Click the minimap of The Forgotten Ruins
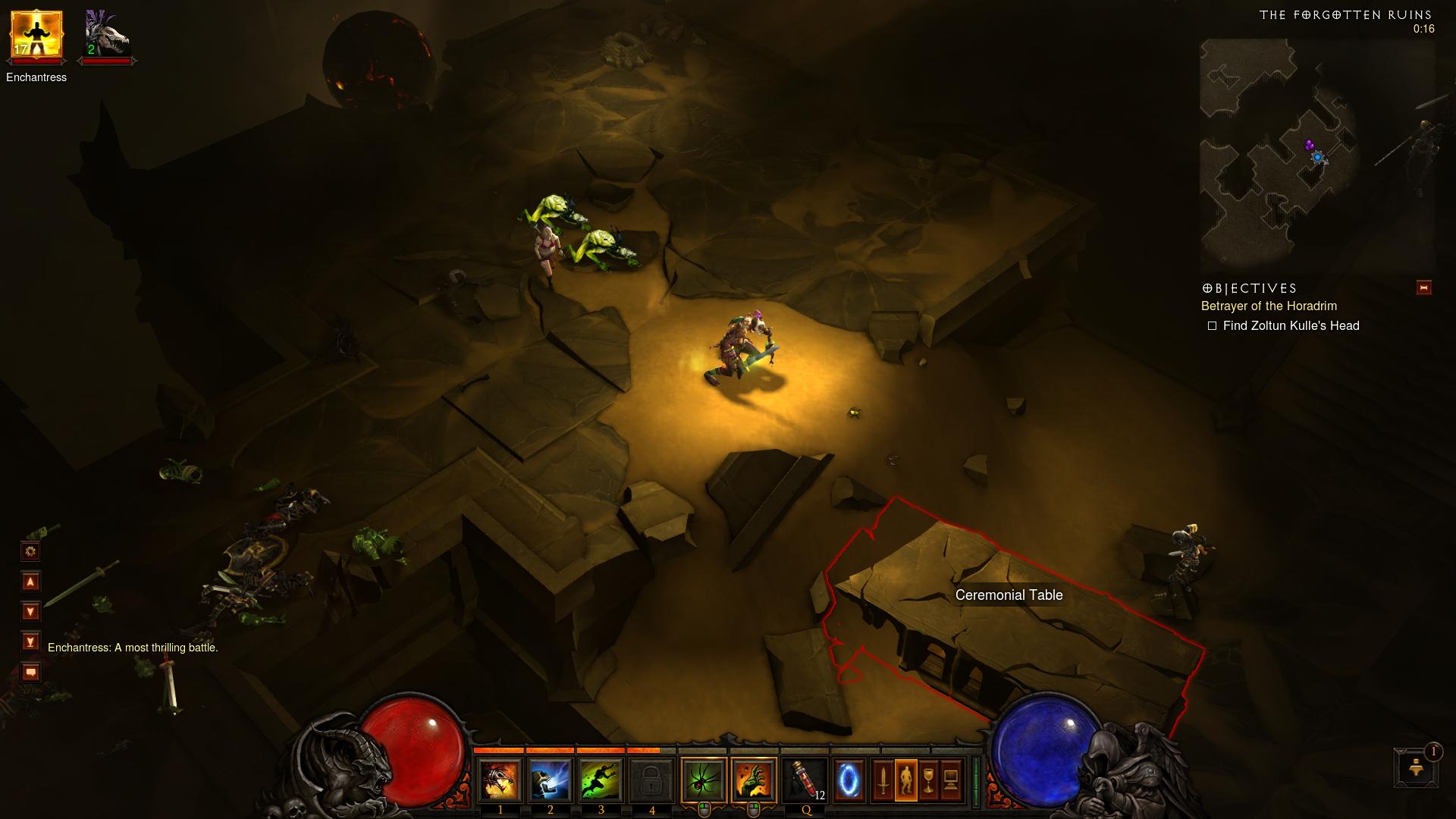 pyautogui.click(x=1316, y=155)
